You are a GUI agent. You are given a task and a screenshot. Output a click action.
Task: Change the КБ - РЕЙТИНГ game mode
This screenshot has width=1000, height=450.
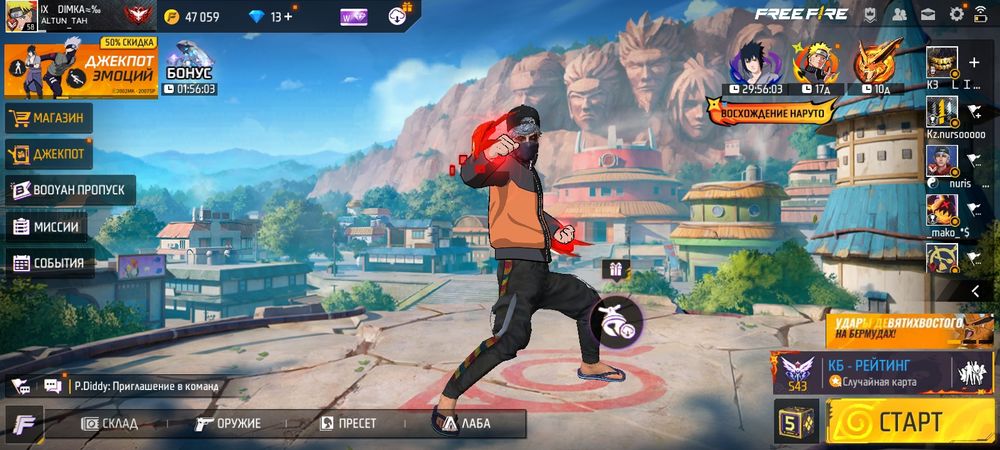point(868,371)
